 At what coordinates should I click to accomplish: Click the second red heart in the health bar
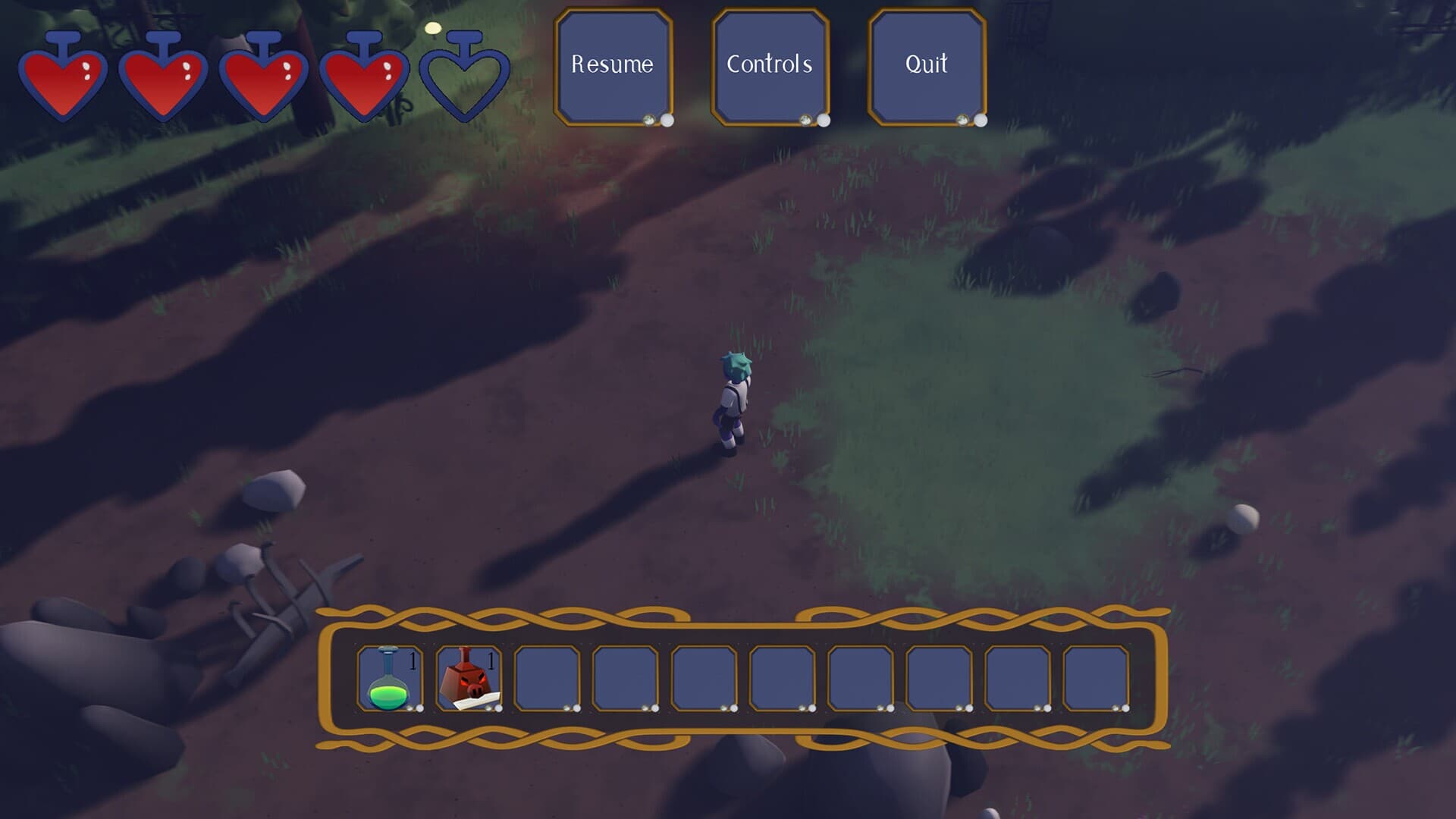(x=165, y=80)
